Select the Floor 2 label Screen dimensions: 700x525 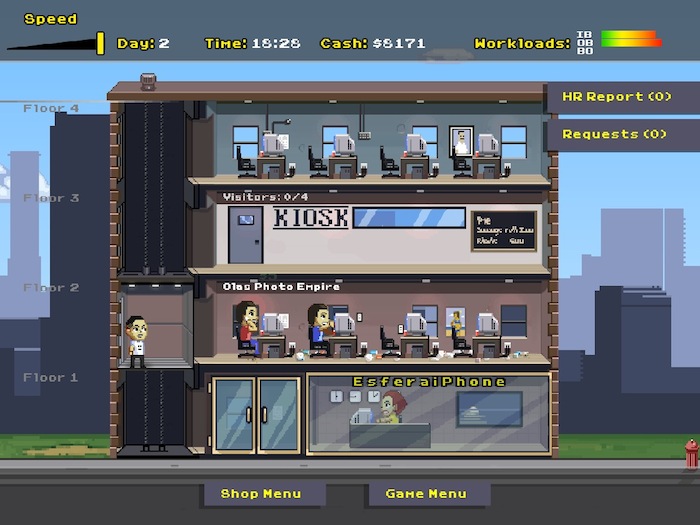[51, 288]
